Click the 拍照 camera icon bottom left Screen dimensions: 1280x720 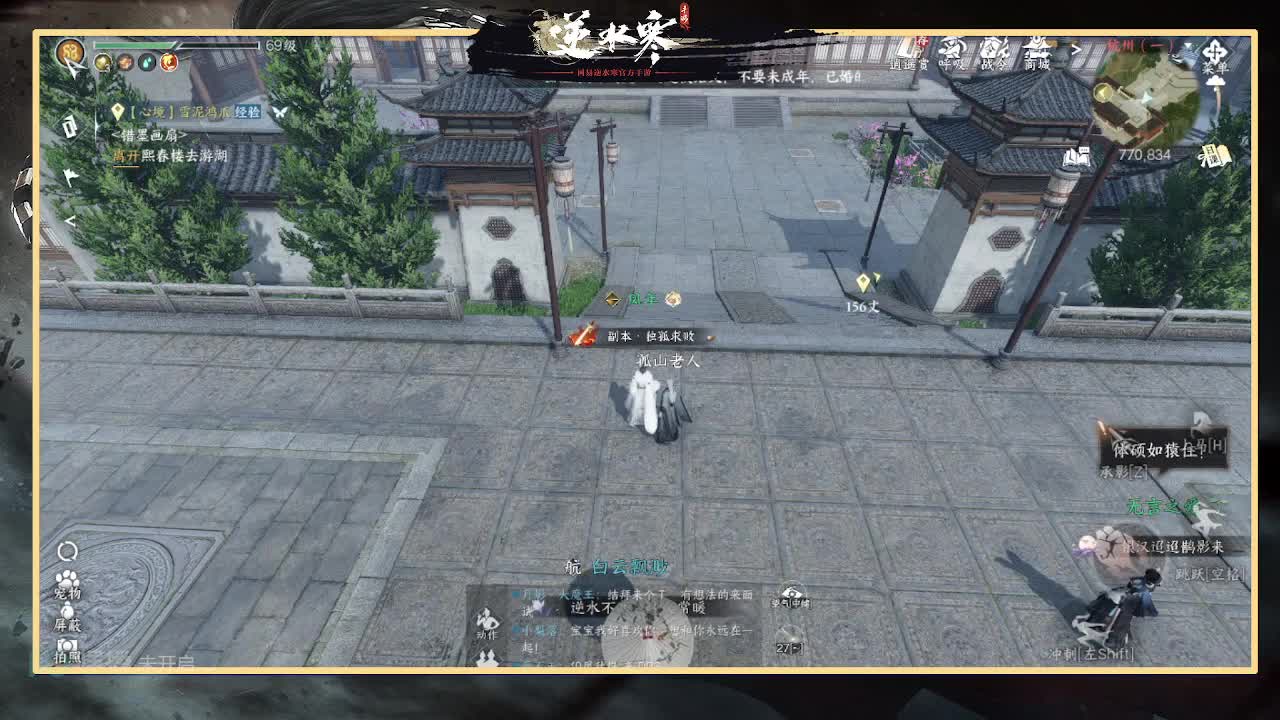point(67,646)
